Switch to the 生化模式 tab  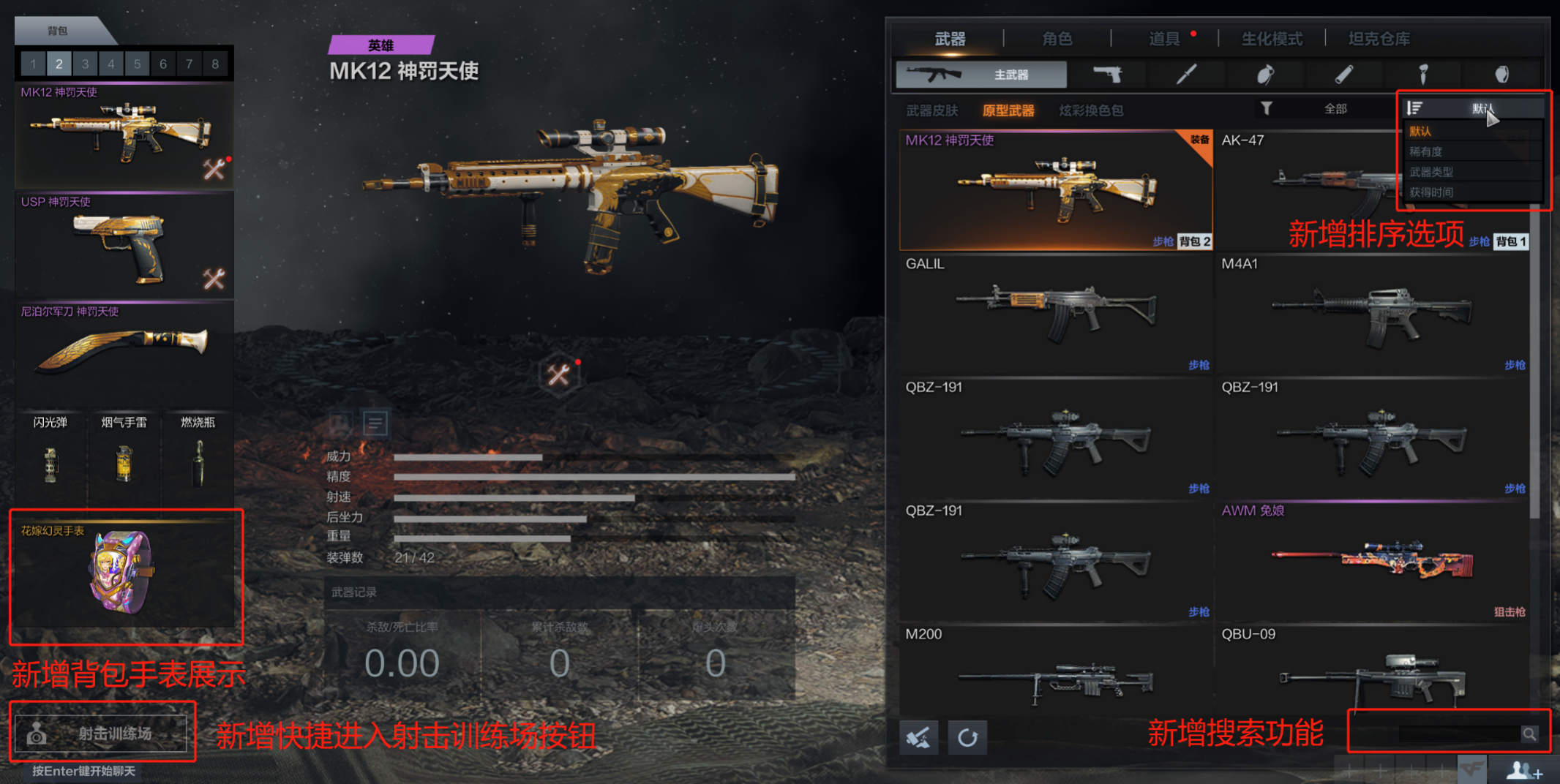pyautogui.click(x=1272, y=39)
